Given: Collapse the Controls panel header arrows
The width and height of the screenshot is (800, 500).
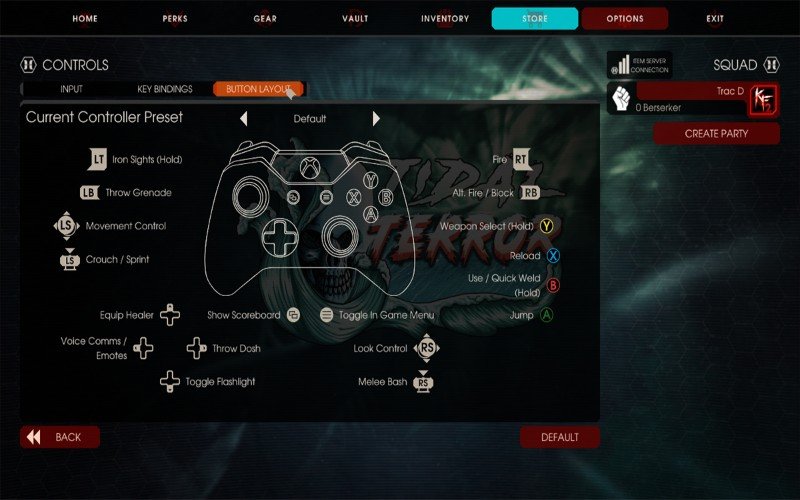Looking at the screenshot, I should tap(28, 65).
